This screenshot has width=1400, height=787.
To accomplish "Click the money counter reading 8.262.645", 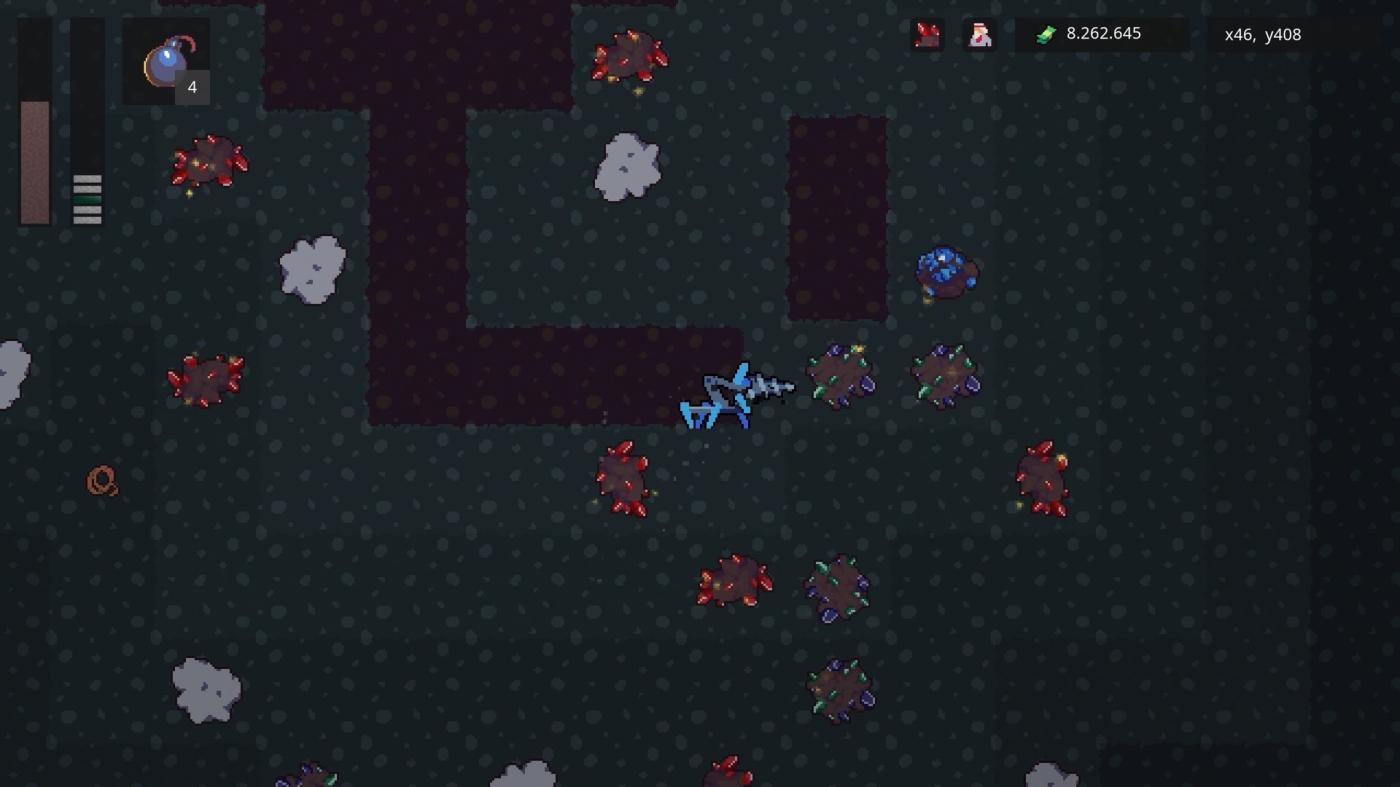I will (1105, 33).
